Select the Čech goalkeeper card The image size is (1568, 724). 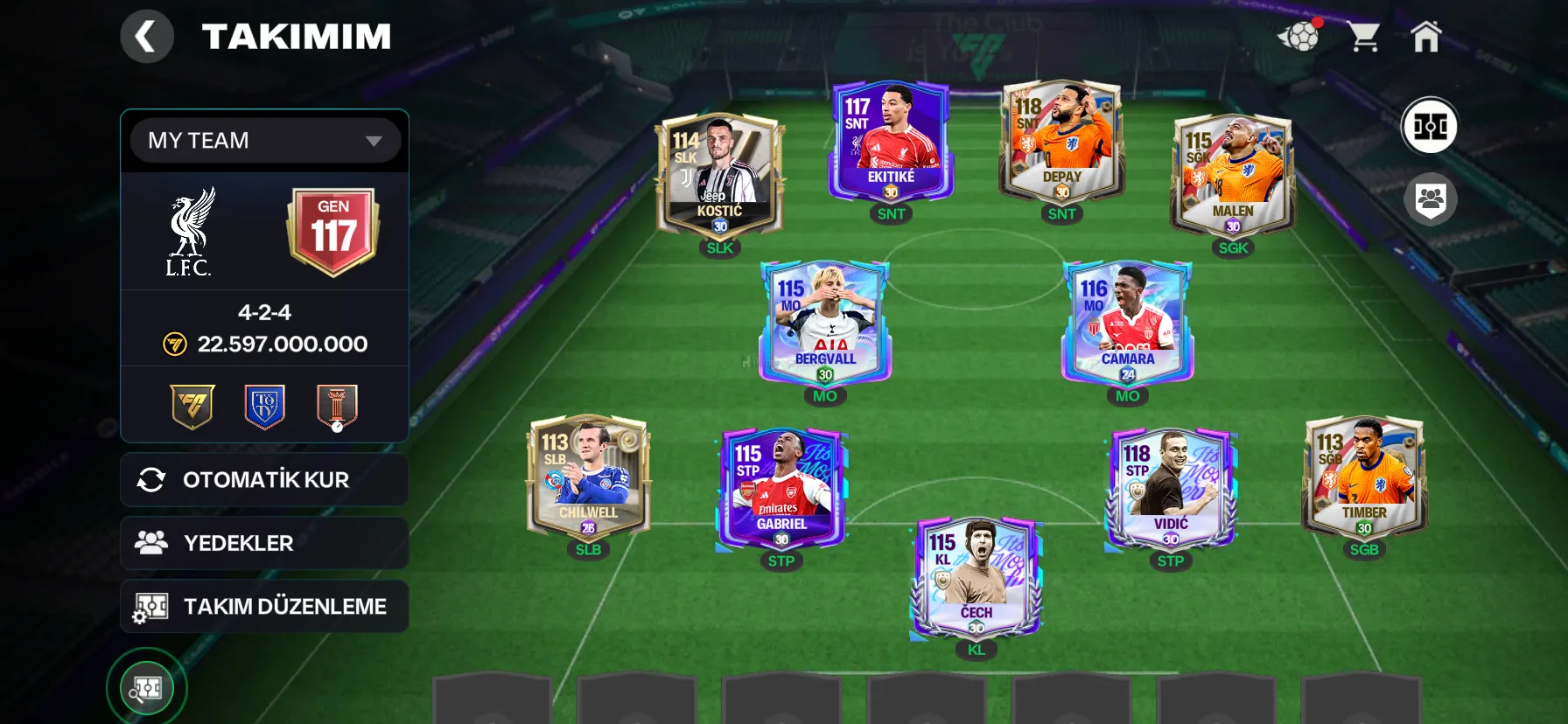pyautogui.click(x=976, y=577)
